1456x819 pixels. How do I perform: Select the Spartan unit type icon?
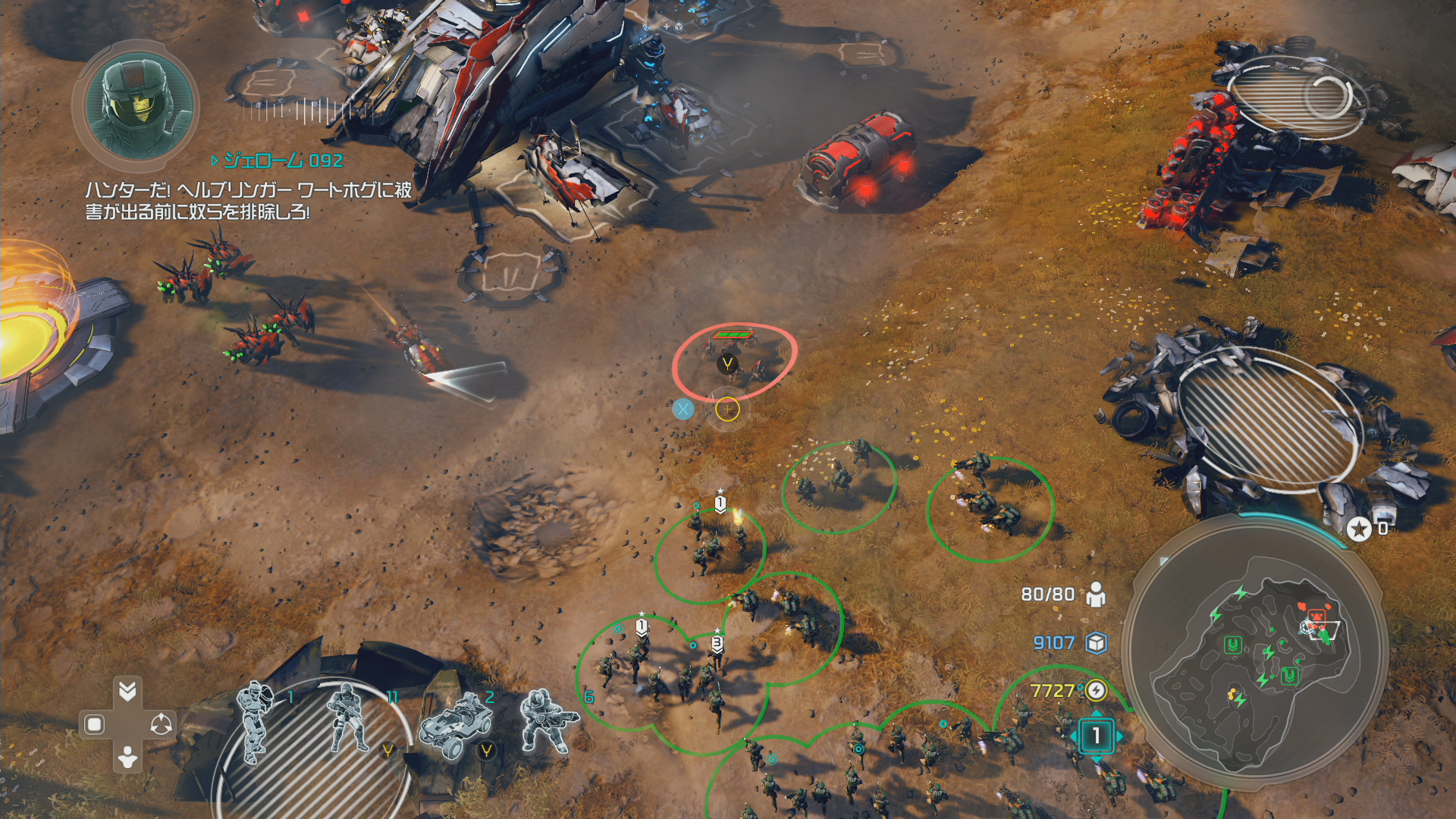pyautogui.click(x=256, y=720)
